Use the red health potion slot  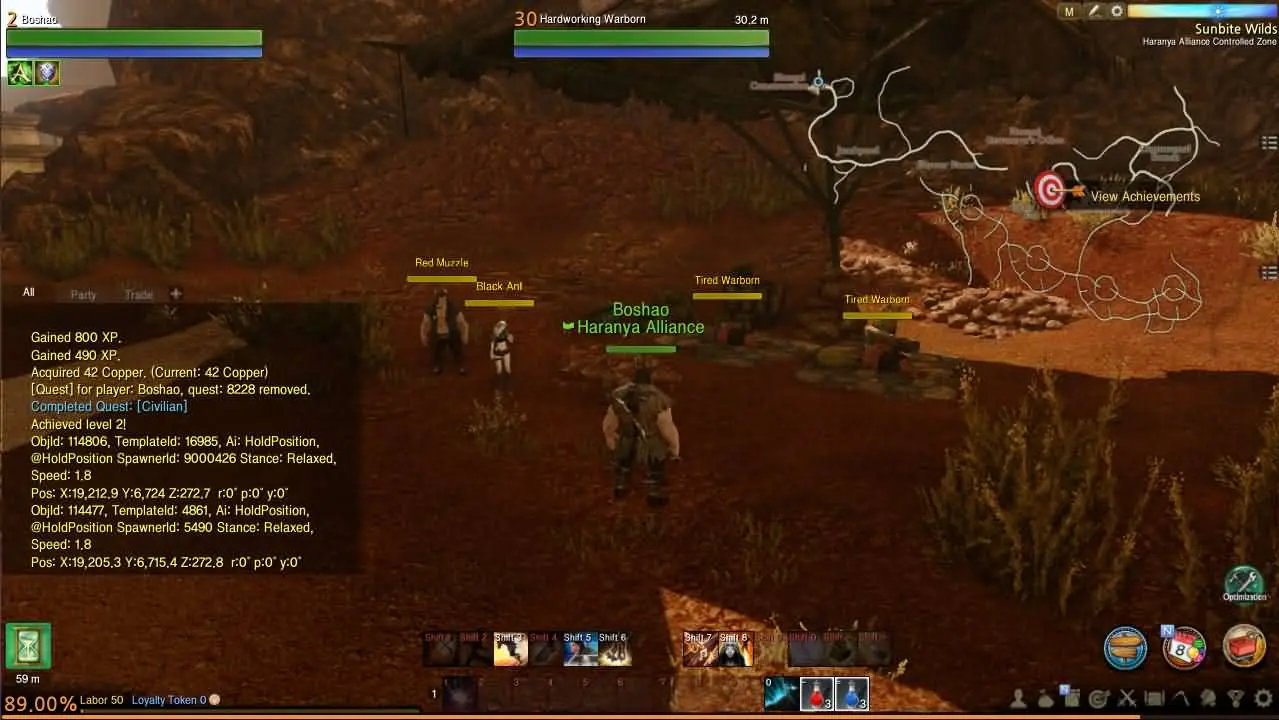(x=817, y=693)
